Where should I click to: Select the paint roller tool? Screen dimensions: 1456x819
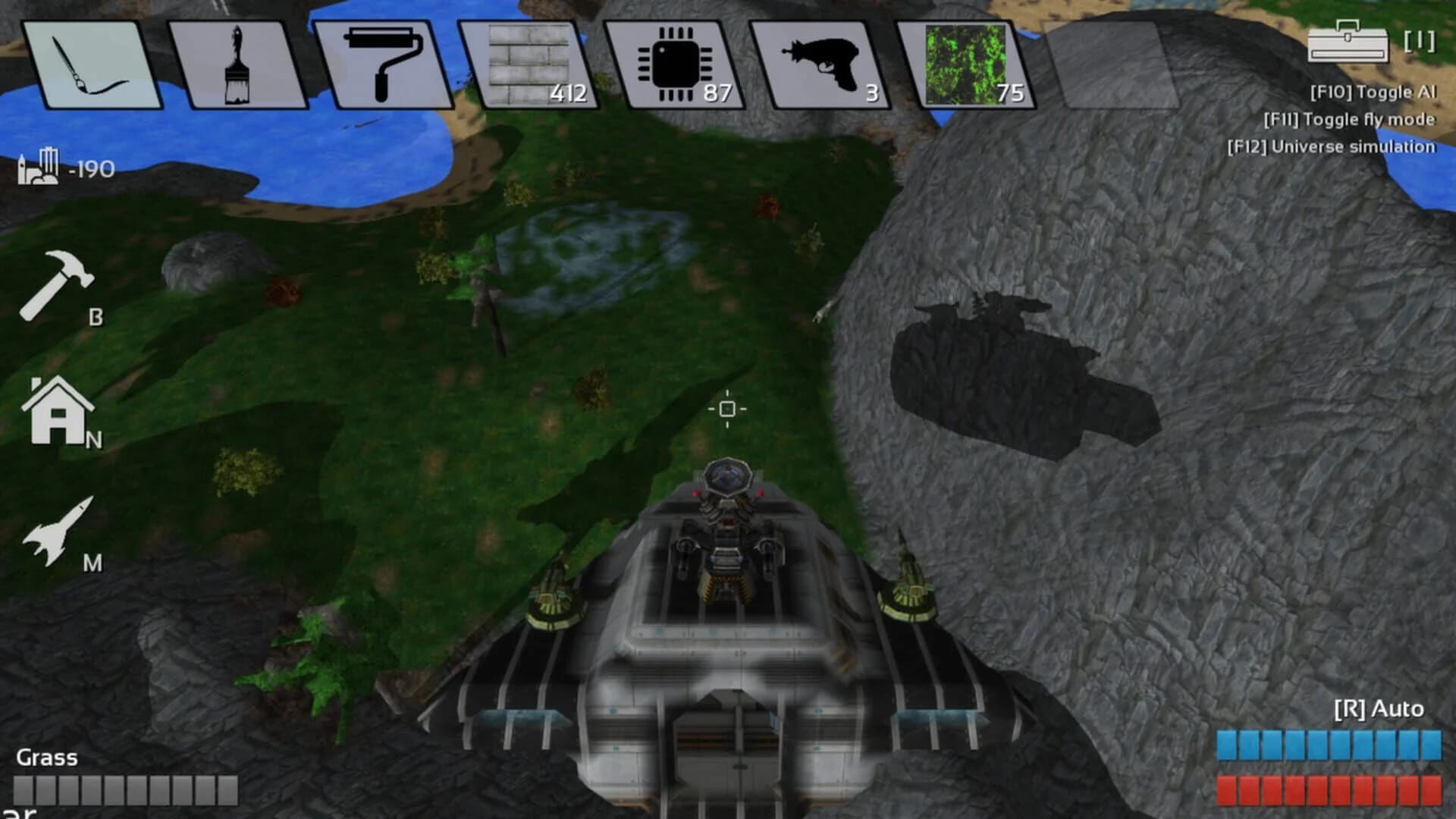click(383, 64)
